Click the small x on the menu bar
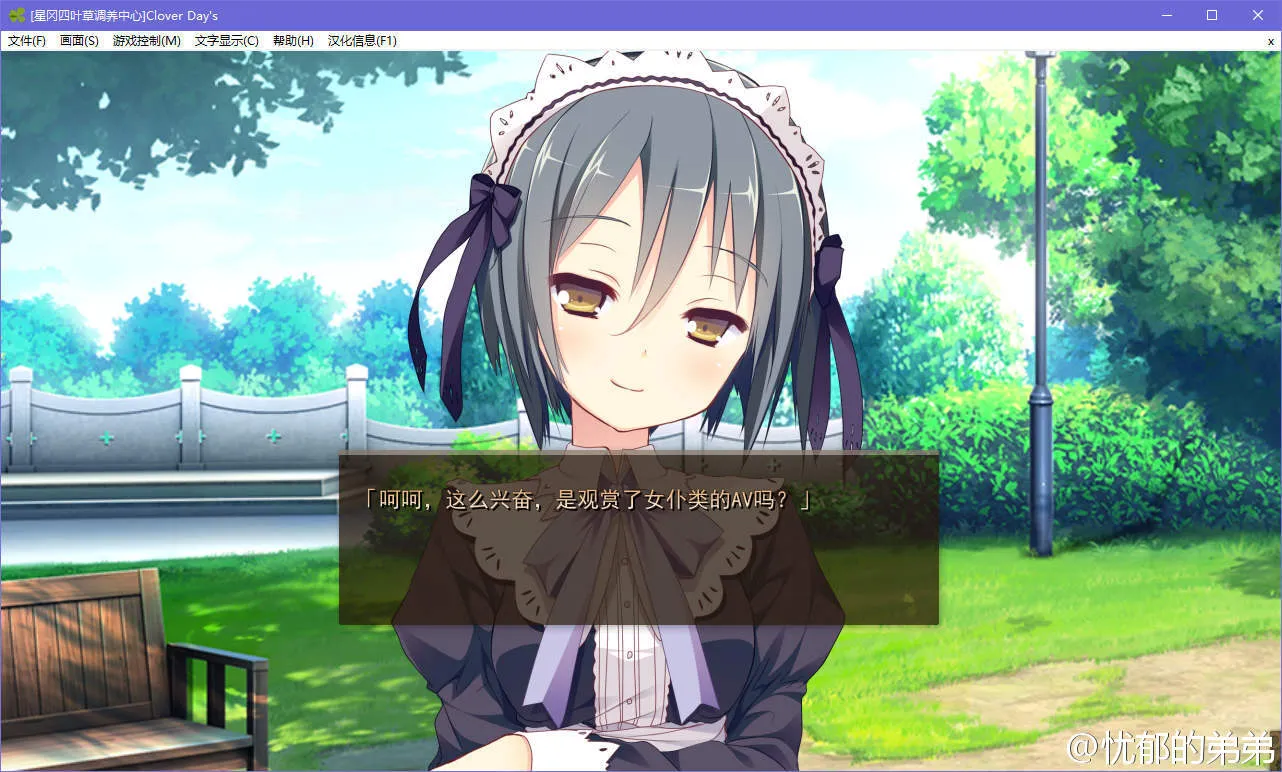The width and height of the screenshot is (1282, 772). (1271, 41)
